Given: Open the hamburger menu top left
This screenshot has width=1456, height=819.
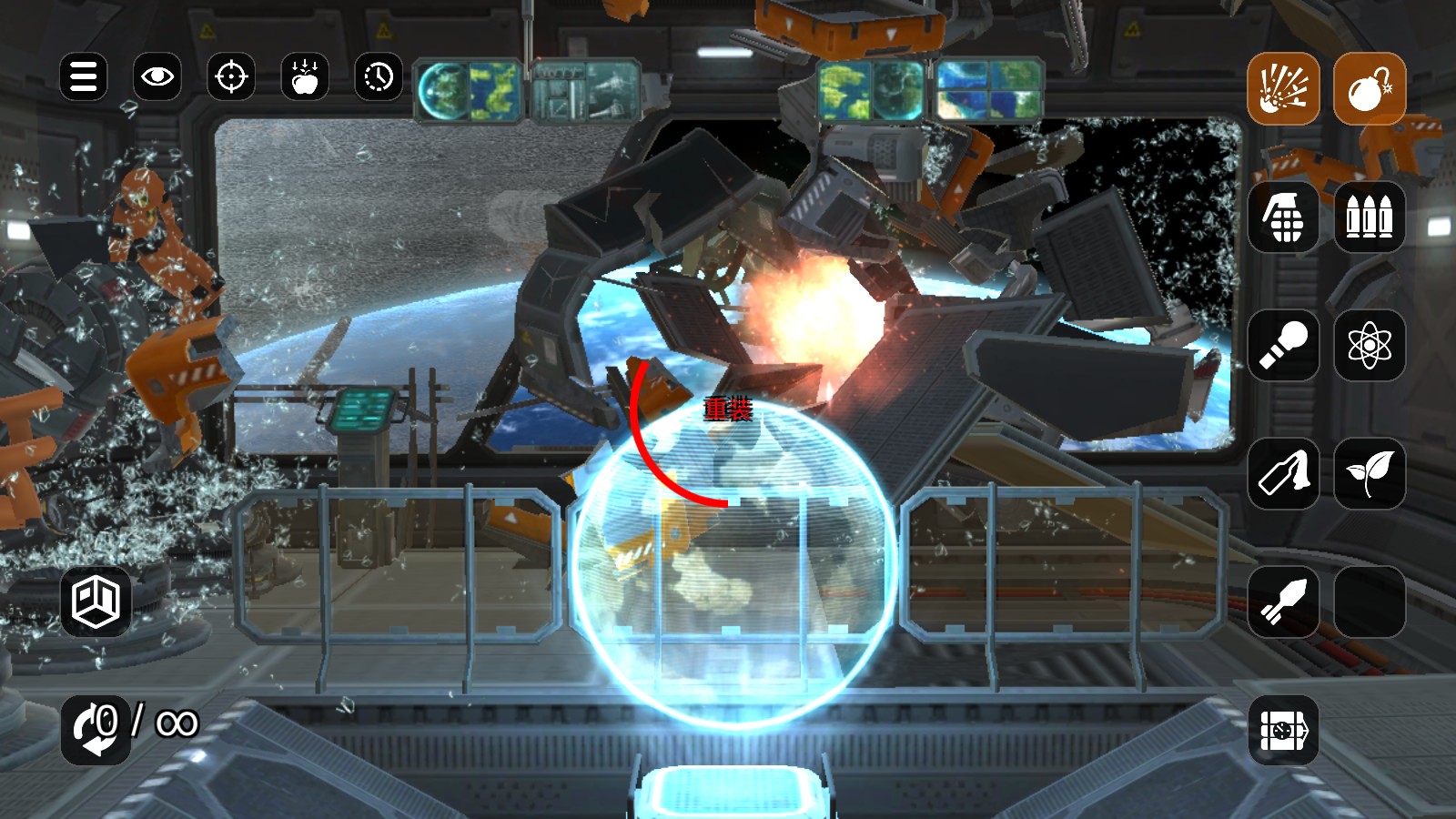Looking at the screenshot, I should coord(83,77).
